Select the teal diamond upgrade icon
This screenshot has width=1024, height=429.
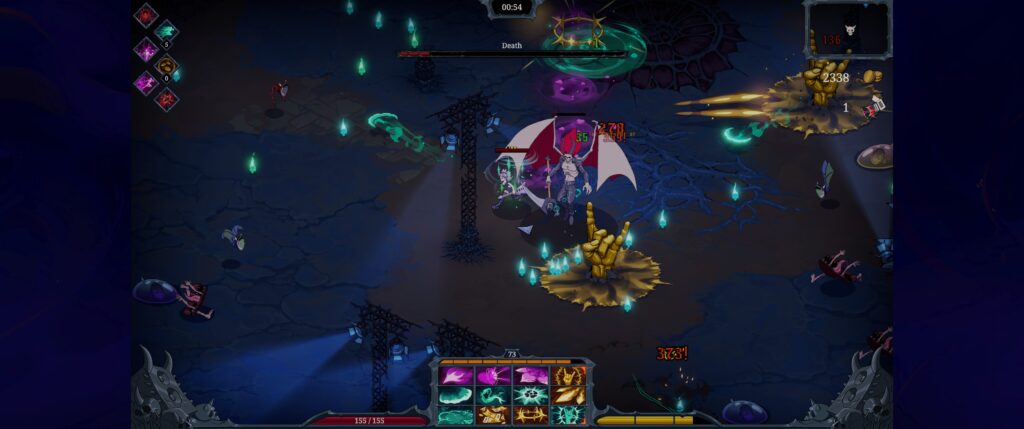click(x=166, y=31)
